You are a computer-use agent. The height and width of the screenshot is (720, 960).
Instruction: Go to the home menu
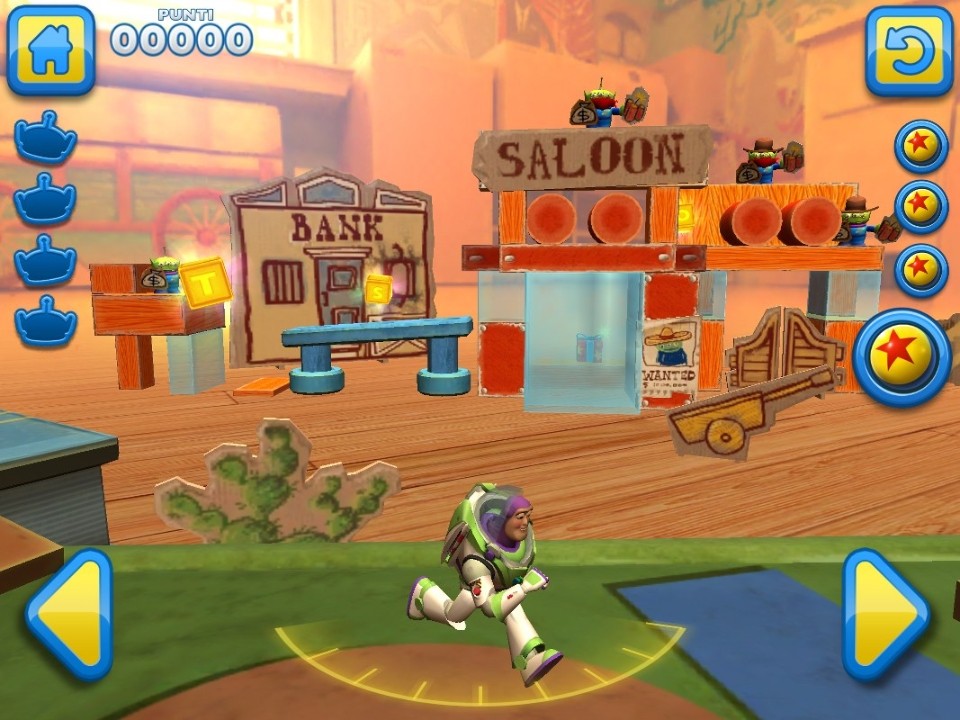pyautogui.click(x=51, y=50)
